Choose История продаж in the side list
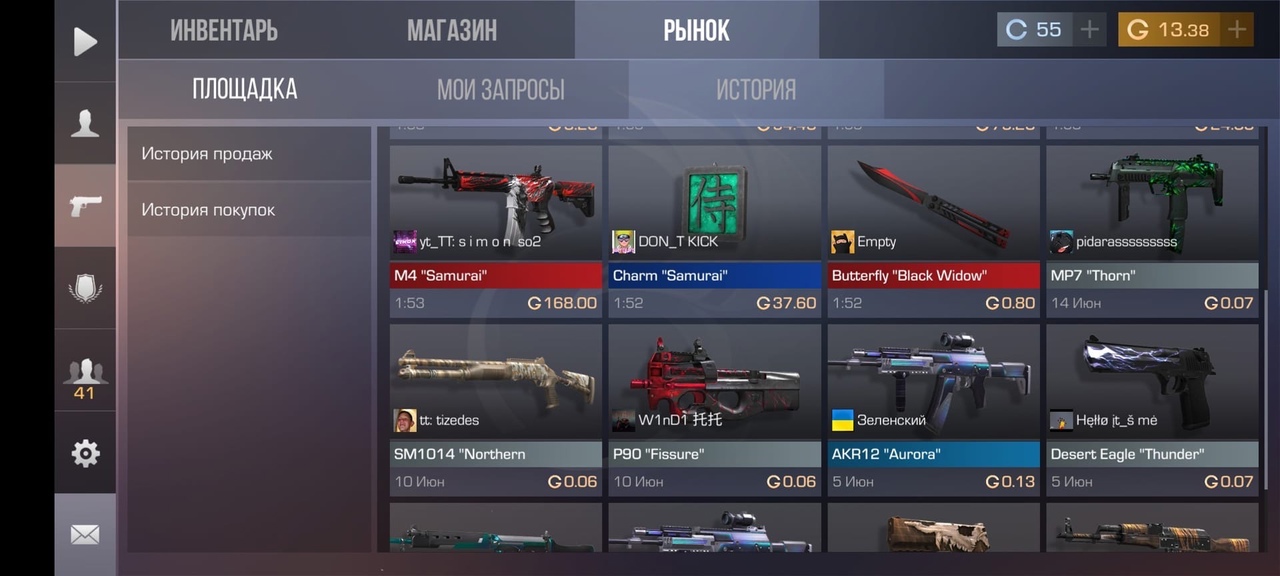The image size is (1280, 576). coord(248,154)
